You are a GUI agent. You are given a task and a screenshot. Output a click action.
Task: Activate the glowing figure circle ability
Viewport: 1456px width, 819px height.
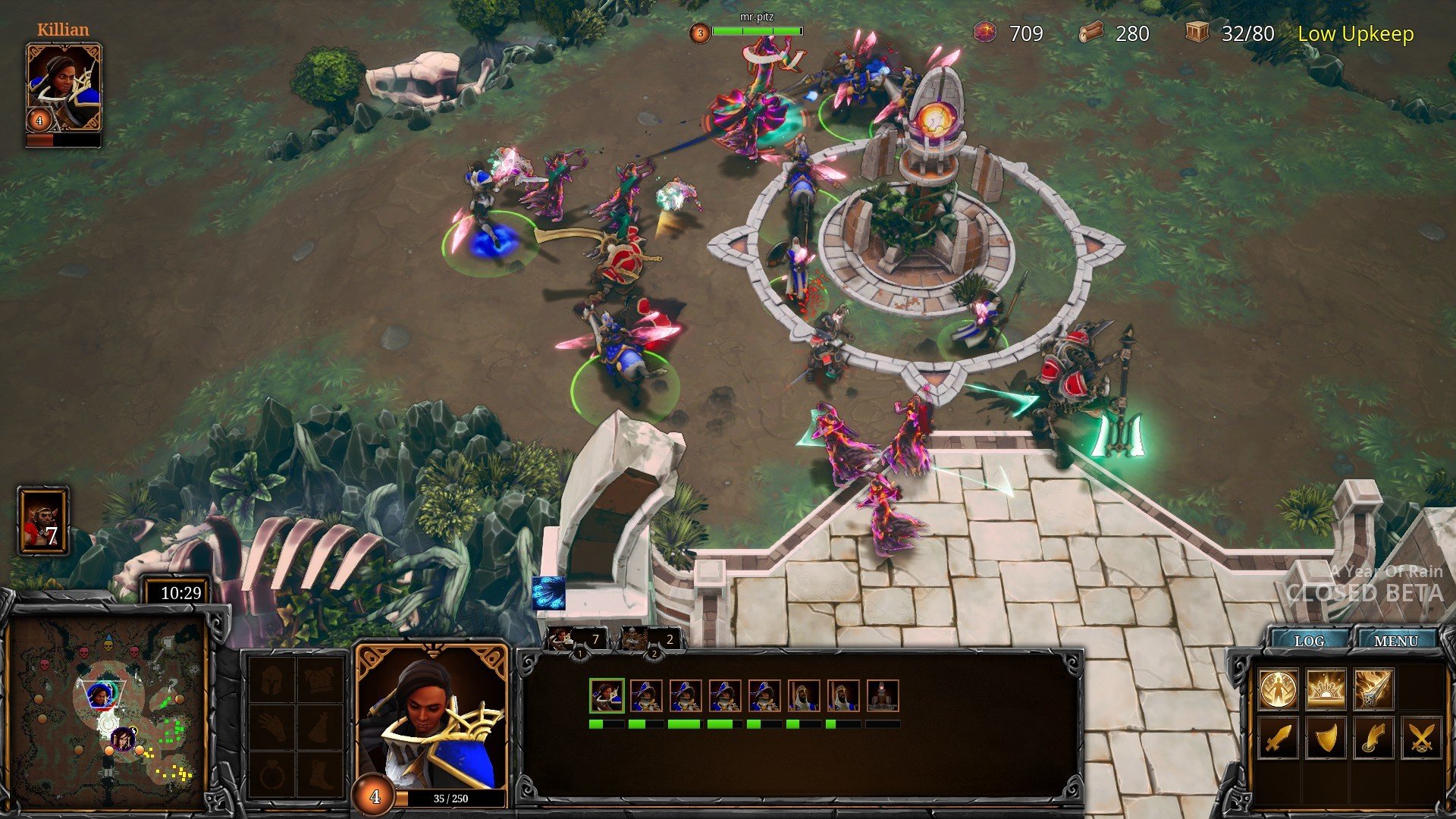[x=1279, y=689]
